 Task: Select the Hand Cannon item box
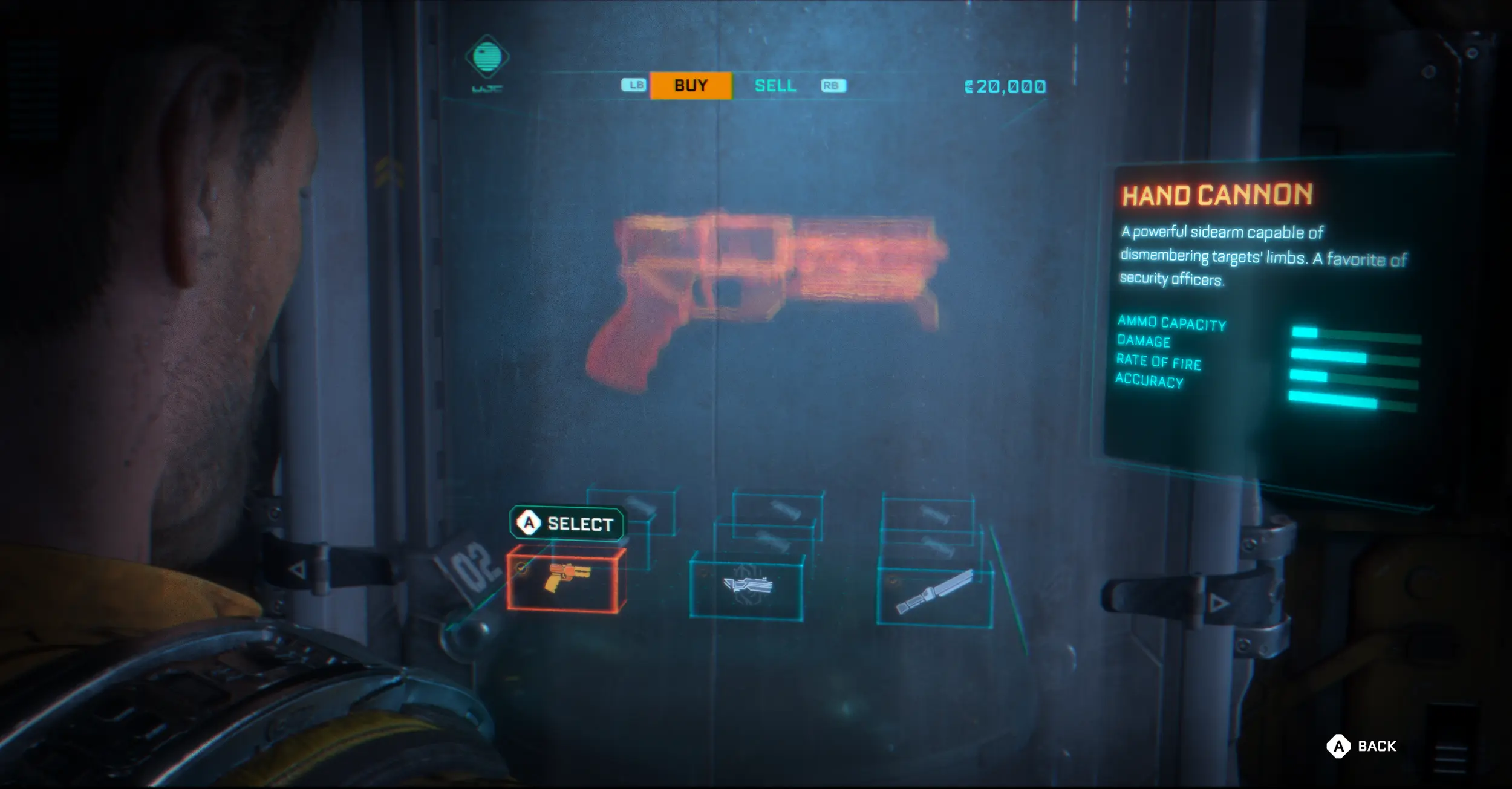coord(565,579)
